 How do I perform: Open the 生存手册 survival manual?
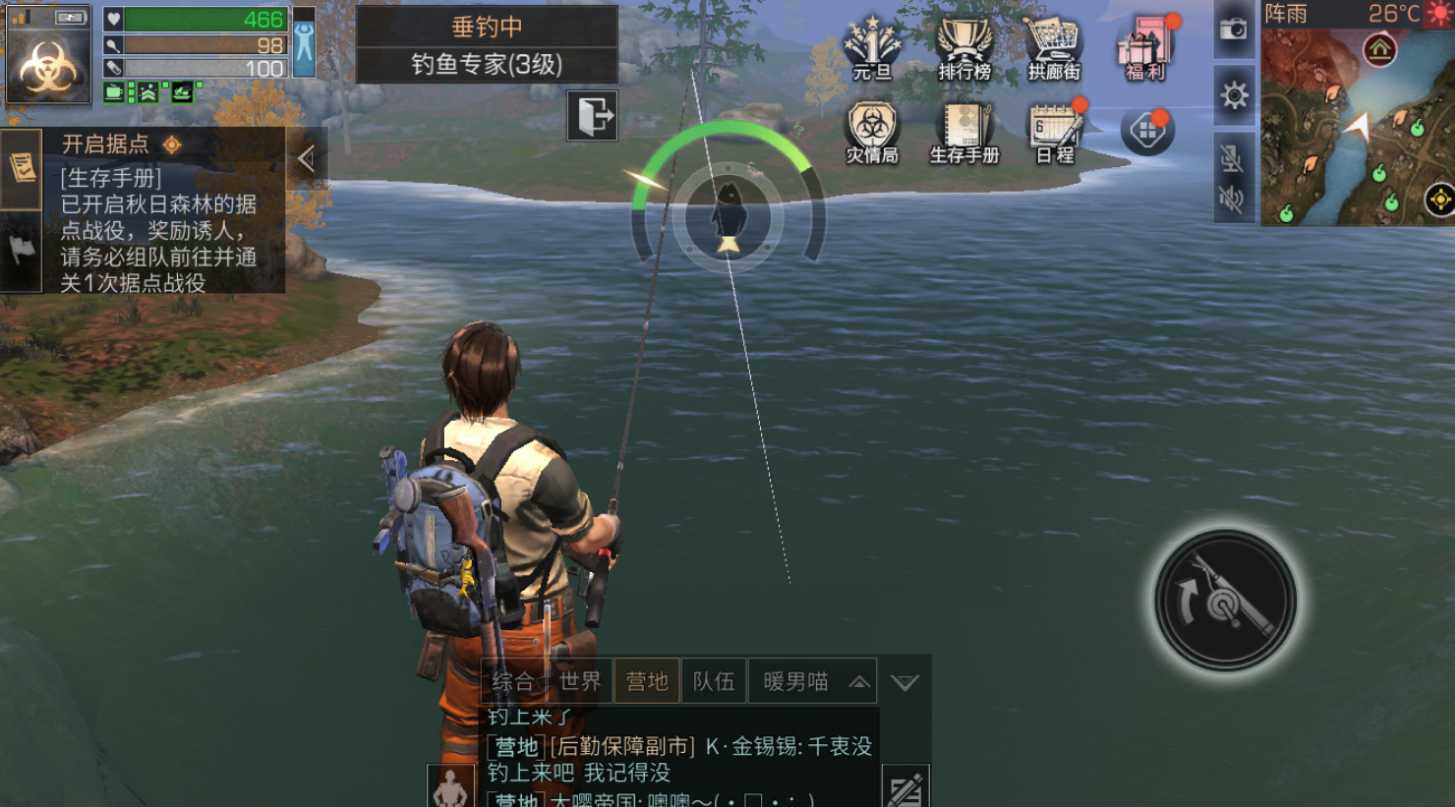(x=963, y=130)
